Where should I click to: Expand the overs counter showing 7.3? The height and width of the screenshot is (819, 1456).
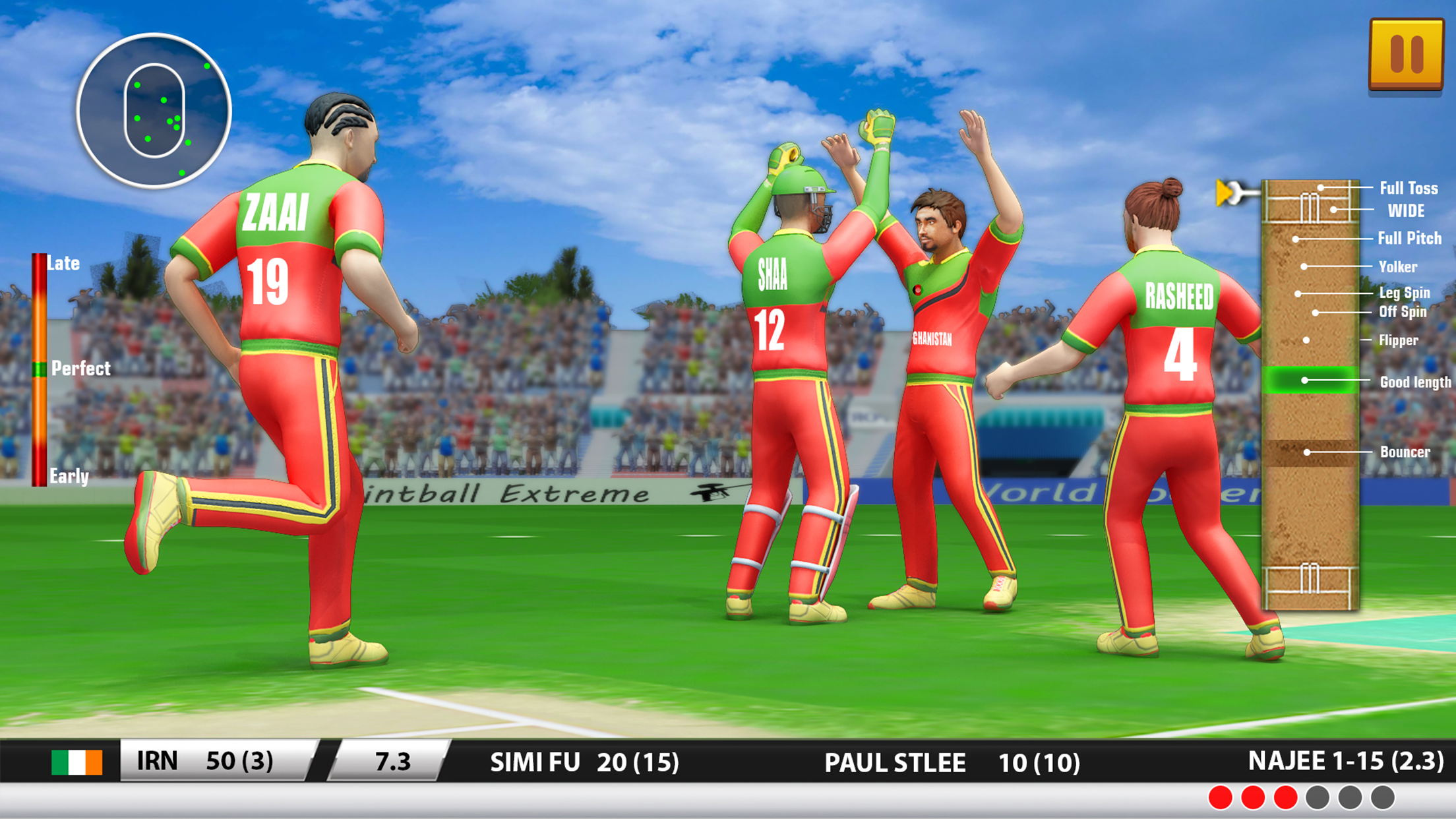coord(392,762)
